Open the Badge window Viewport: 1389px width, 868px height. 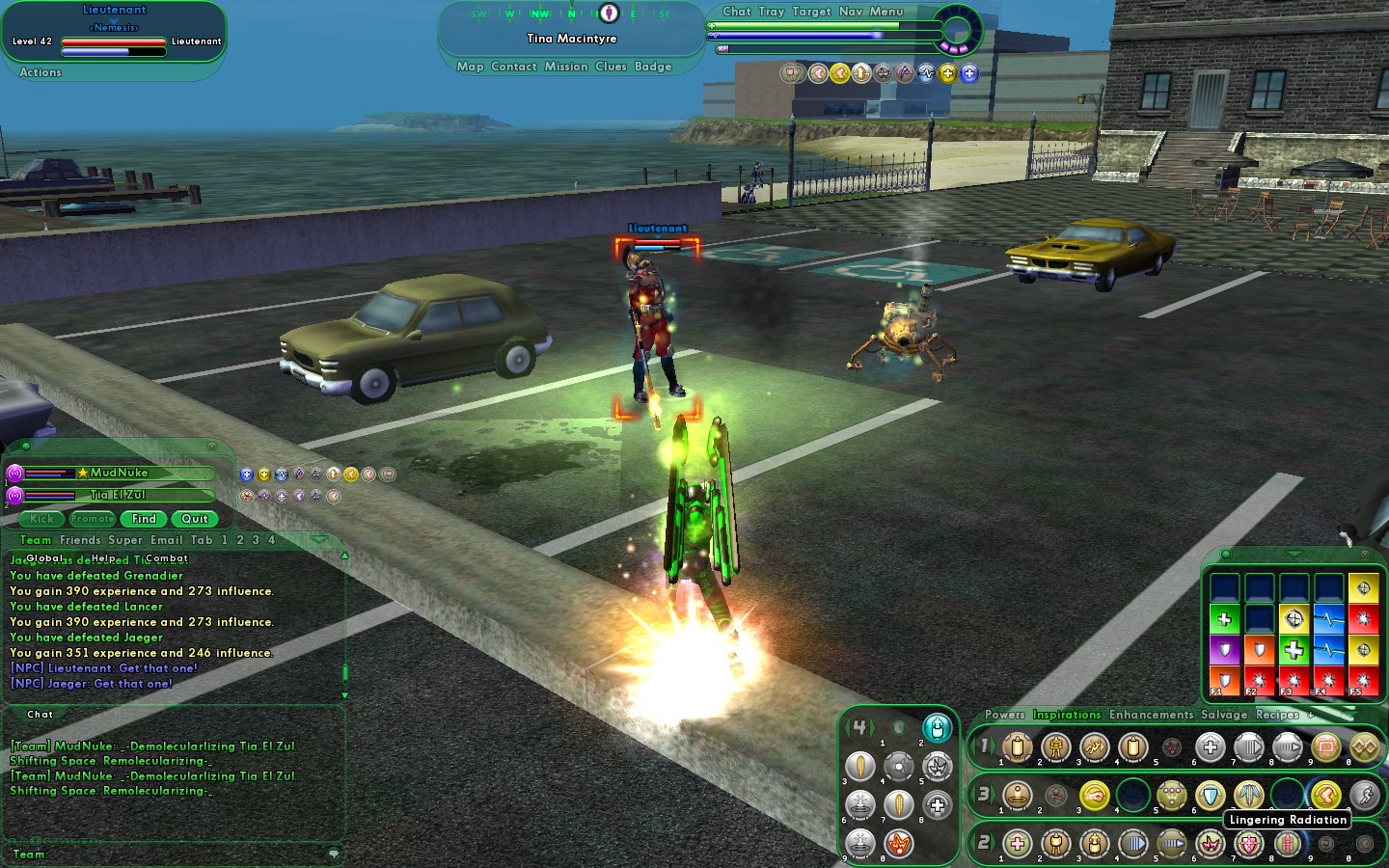653,67
